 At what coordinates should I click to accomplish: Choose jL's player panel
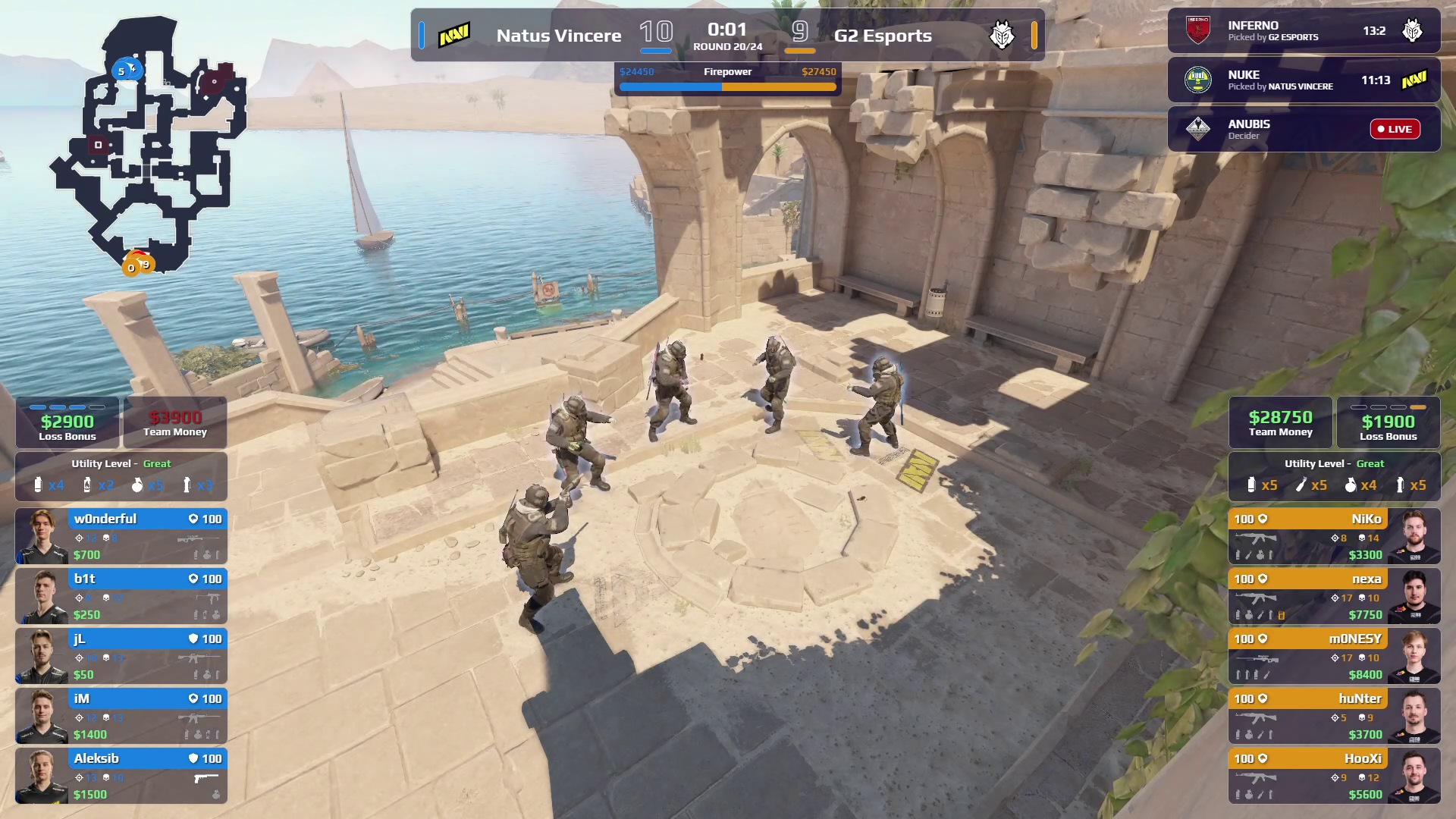point(121,656)
